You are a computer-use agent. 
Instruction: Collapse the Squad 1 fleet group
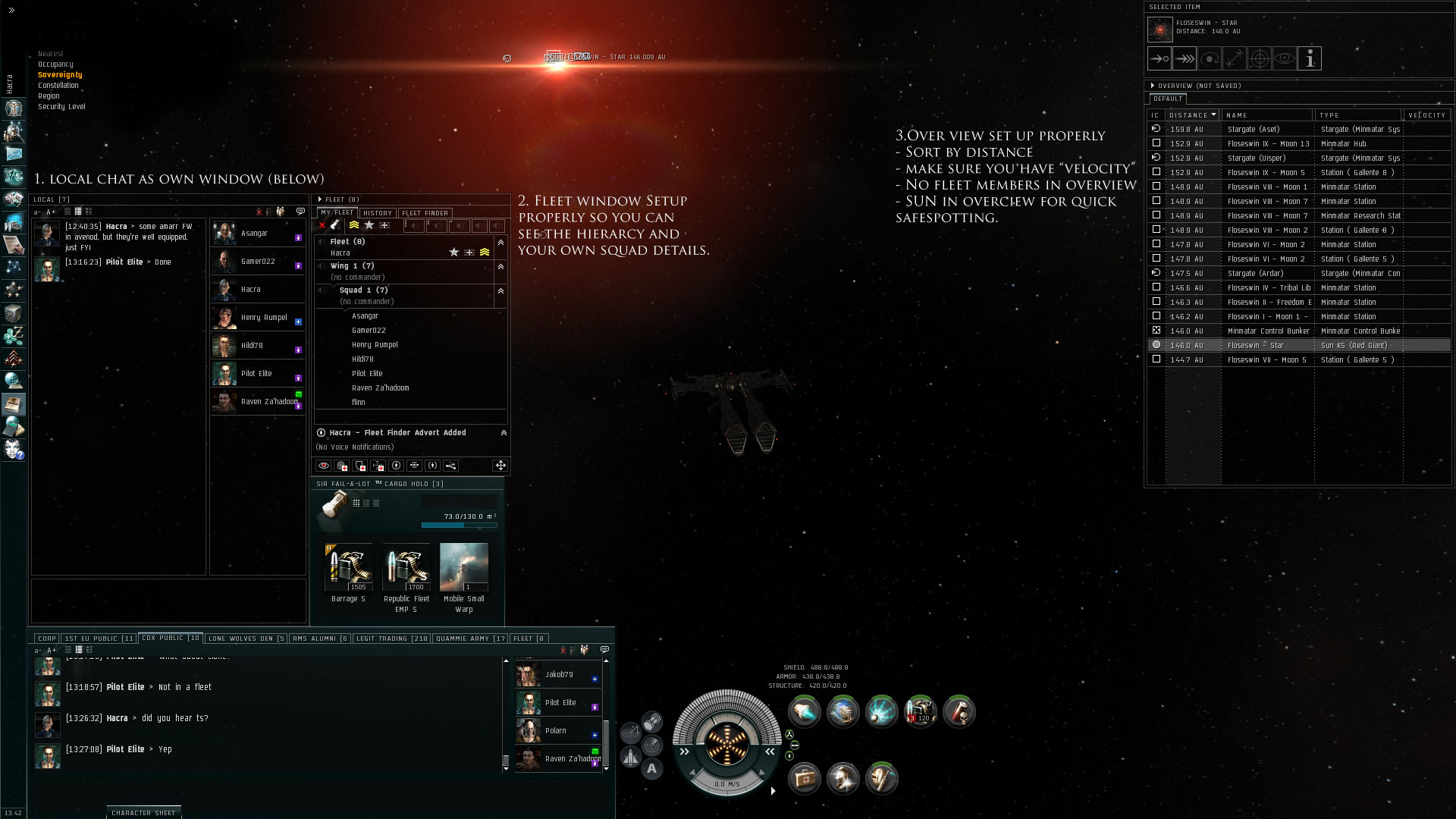[500, 291]
